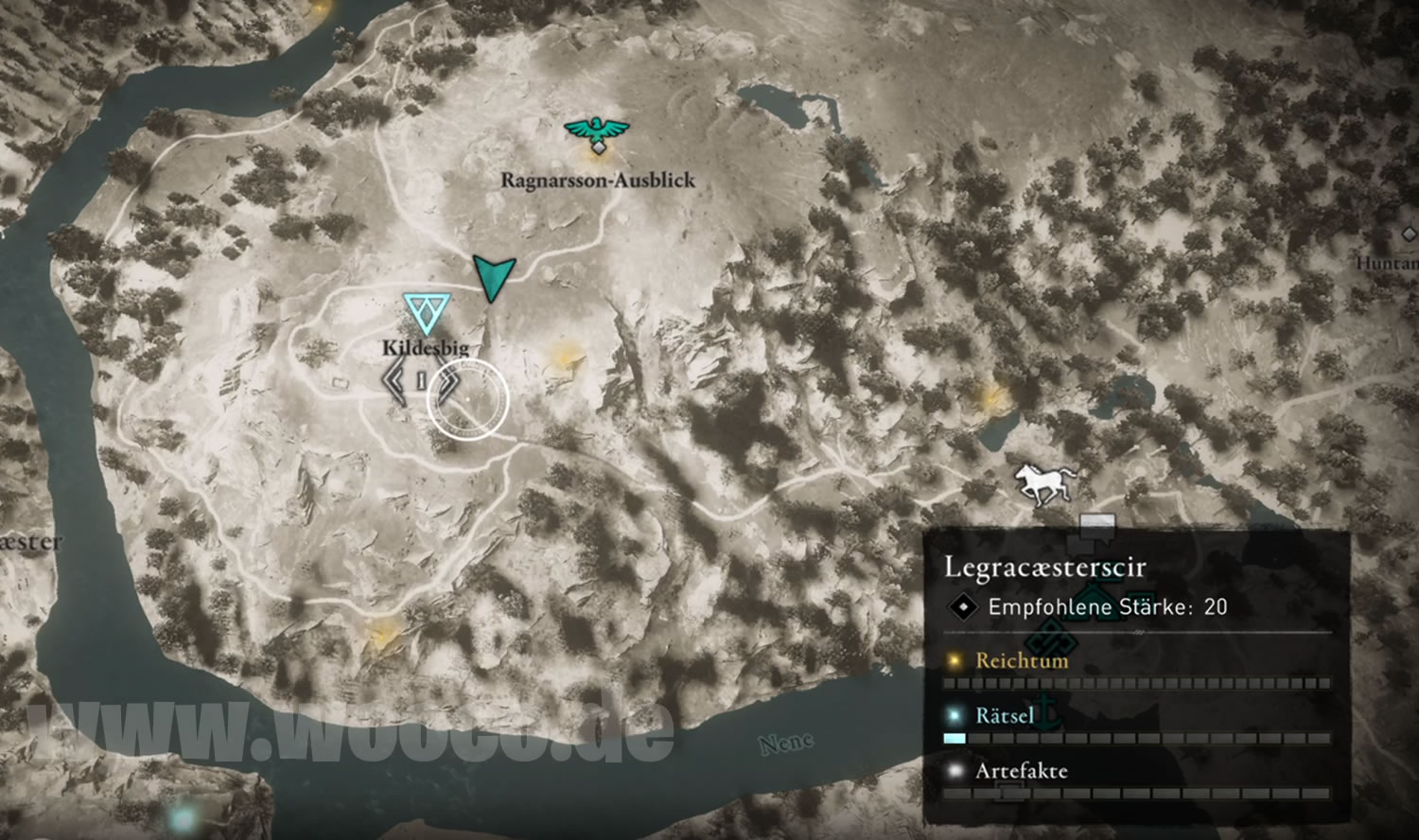This screenshot has width=1419, height=840.
Task: Select the white horse mount marker
Action: click(1044, 483)
